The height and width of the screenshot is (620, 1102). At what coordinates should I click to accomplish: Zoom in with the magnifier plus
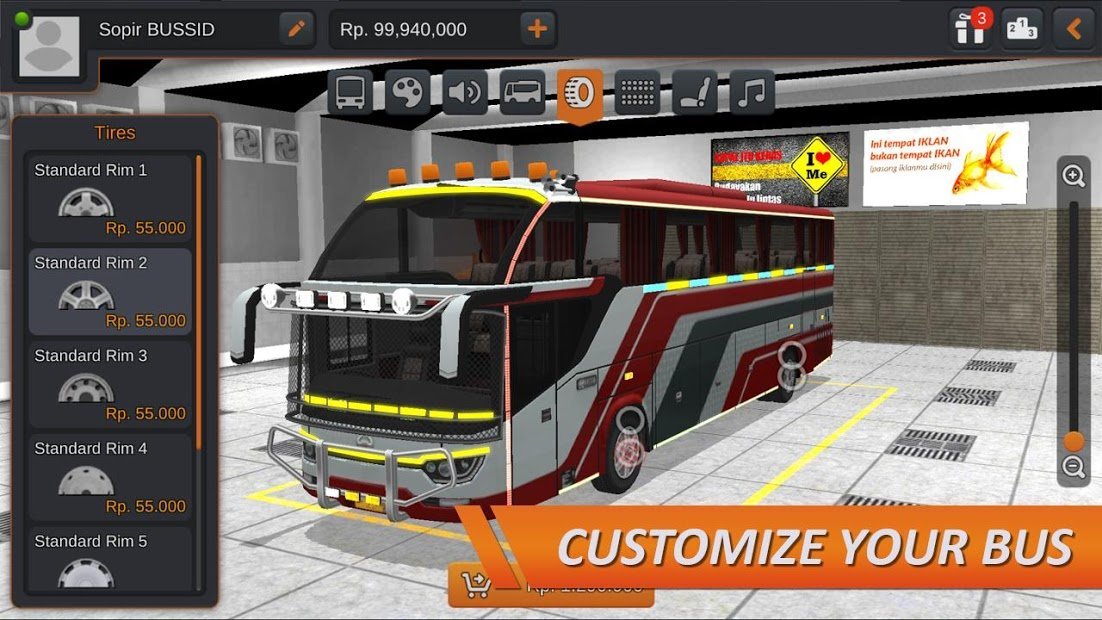(1074, 177)
